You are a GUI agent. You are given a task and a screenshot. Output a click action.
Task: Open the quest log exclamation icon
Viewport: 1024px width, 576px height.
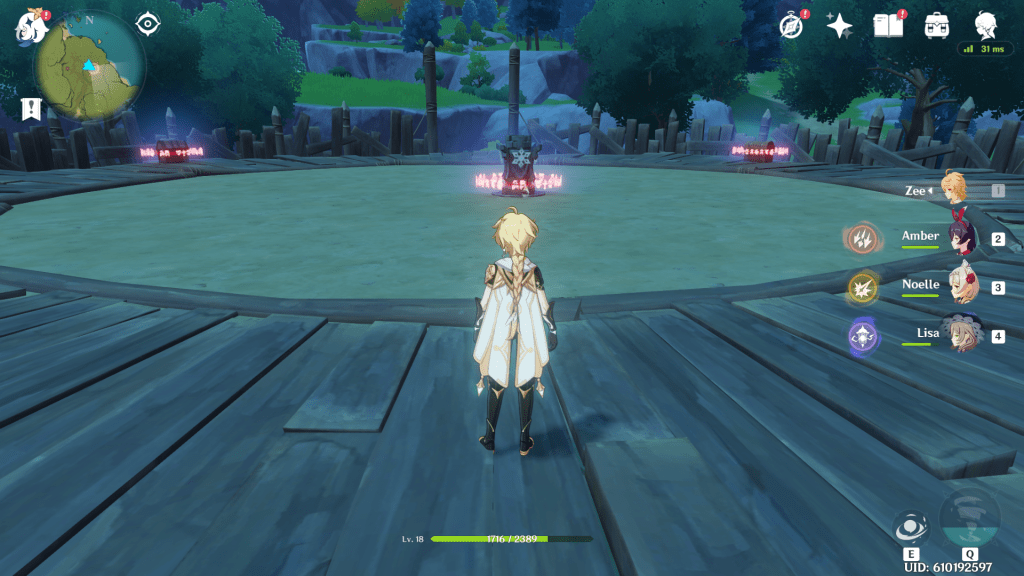[28, 109]
